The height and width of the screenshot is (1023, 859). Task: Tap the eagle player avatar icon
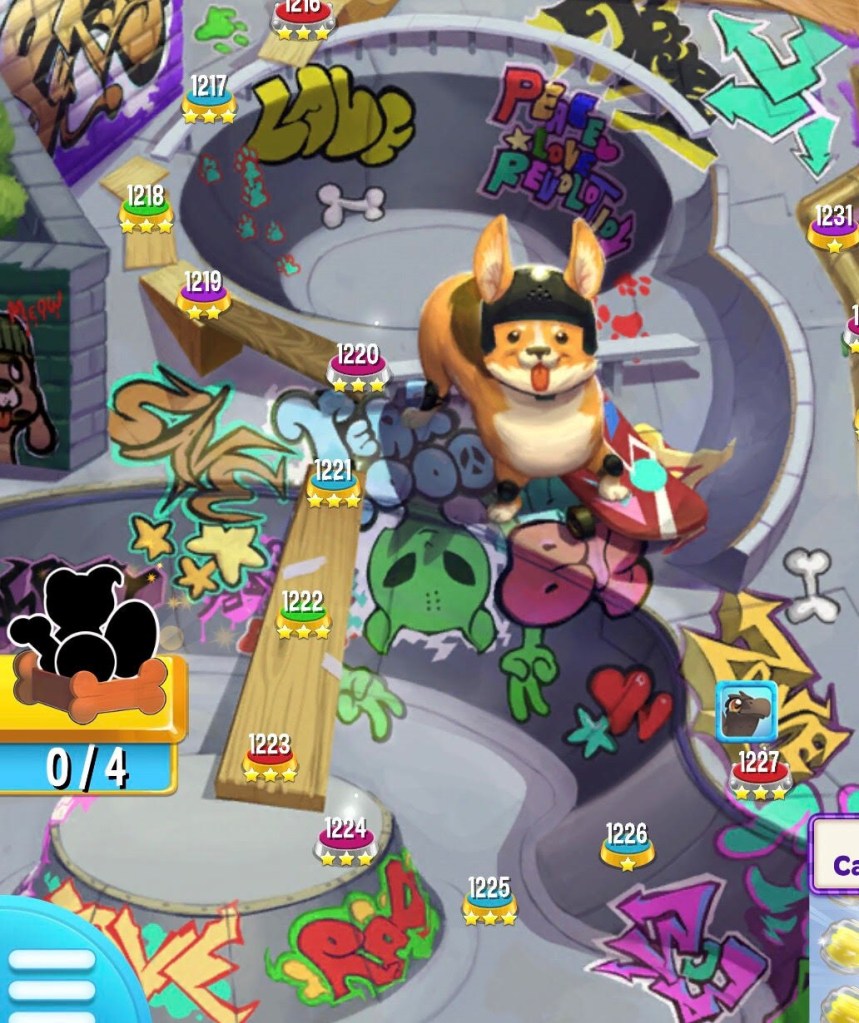(746, 711)
